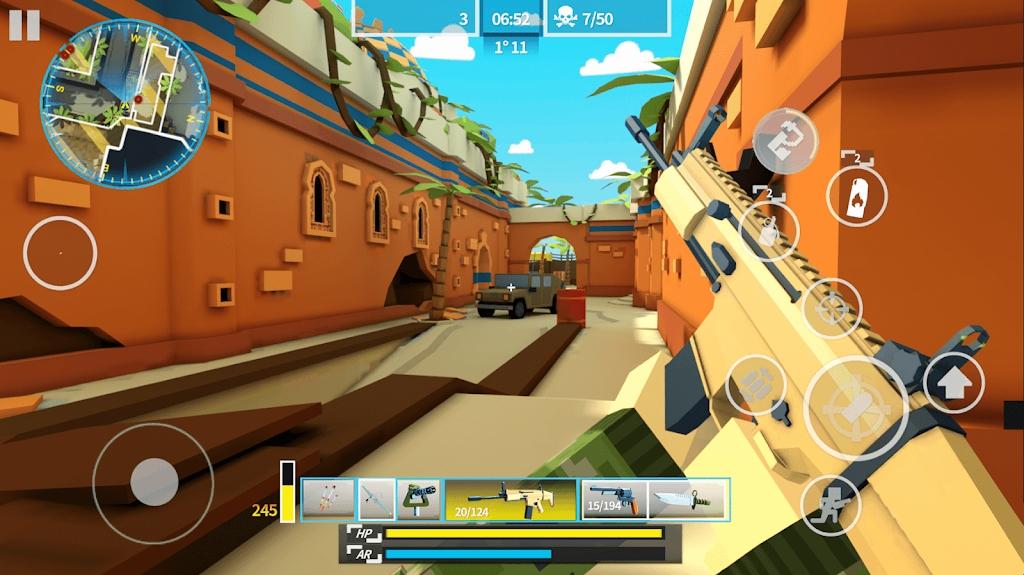Reload using the ammo magazine button
This screenshot has height=575, width=1024.
coord(755,385)
